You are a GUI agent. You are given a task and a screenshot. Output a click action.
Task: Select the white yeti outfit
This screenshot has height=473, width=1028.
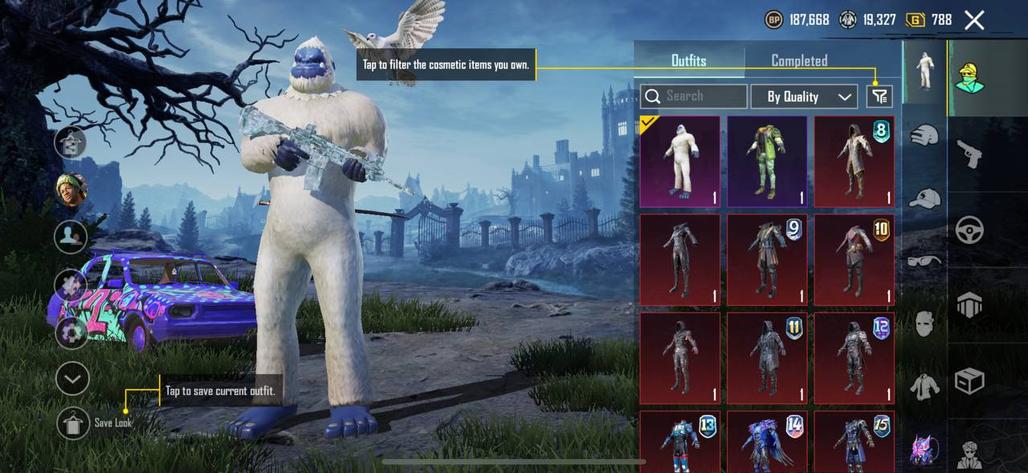coord(680,161)
